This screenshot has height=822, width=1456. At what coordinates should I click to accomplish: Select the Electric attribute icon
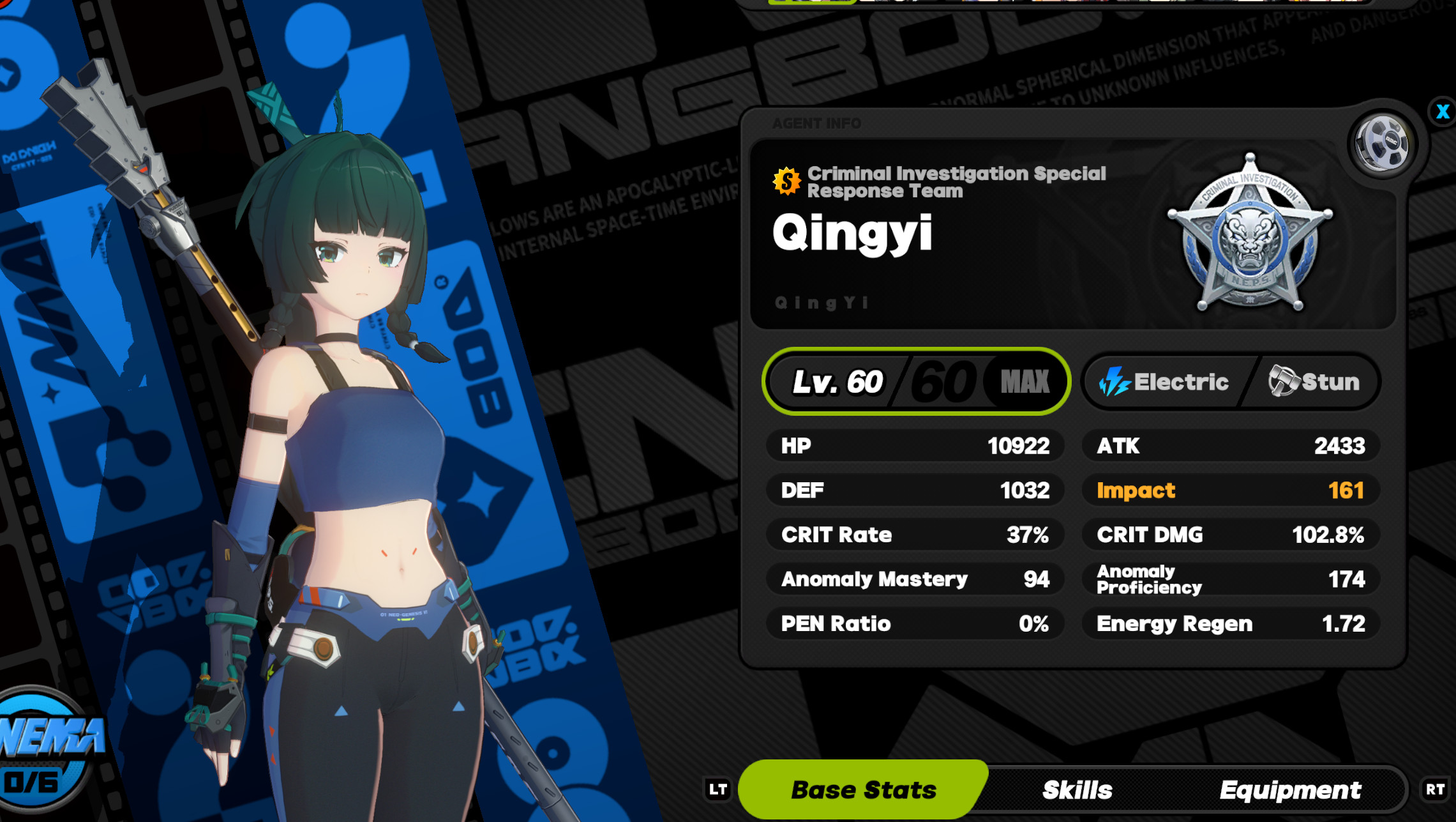click(1114, 382)
